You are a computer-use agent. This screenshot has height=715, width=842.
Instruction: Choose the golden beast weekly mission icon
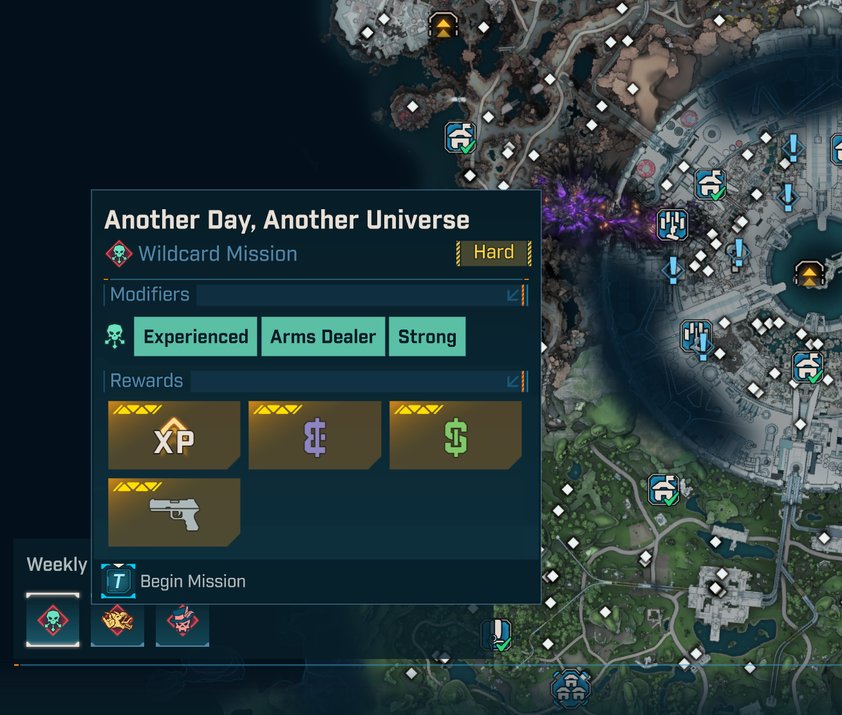tap(117, 620)
